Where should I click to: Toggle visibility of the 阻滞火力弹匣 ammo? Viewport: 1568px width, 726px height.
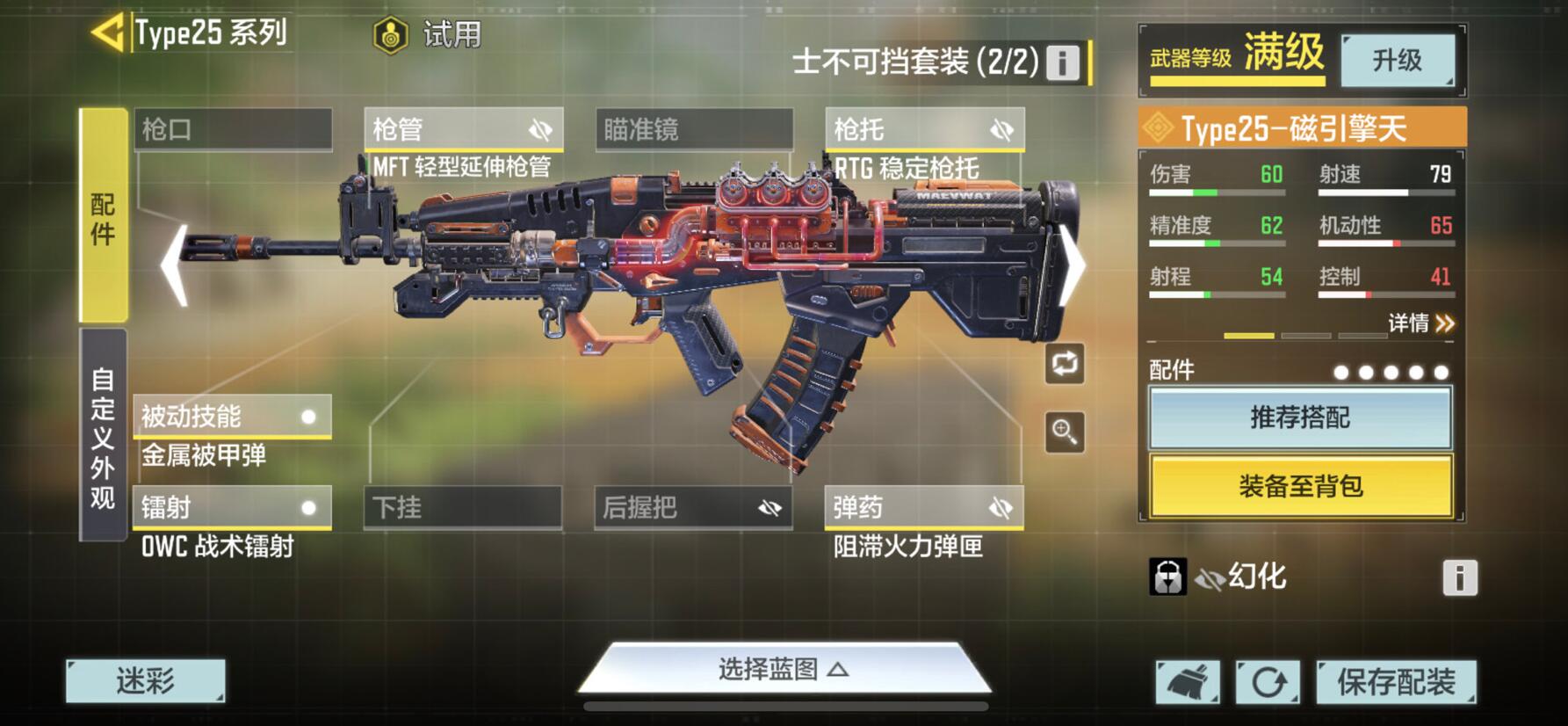999,507
